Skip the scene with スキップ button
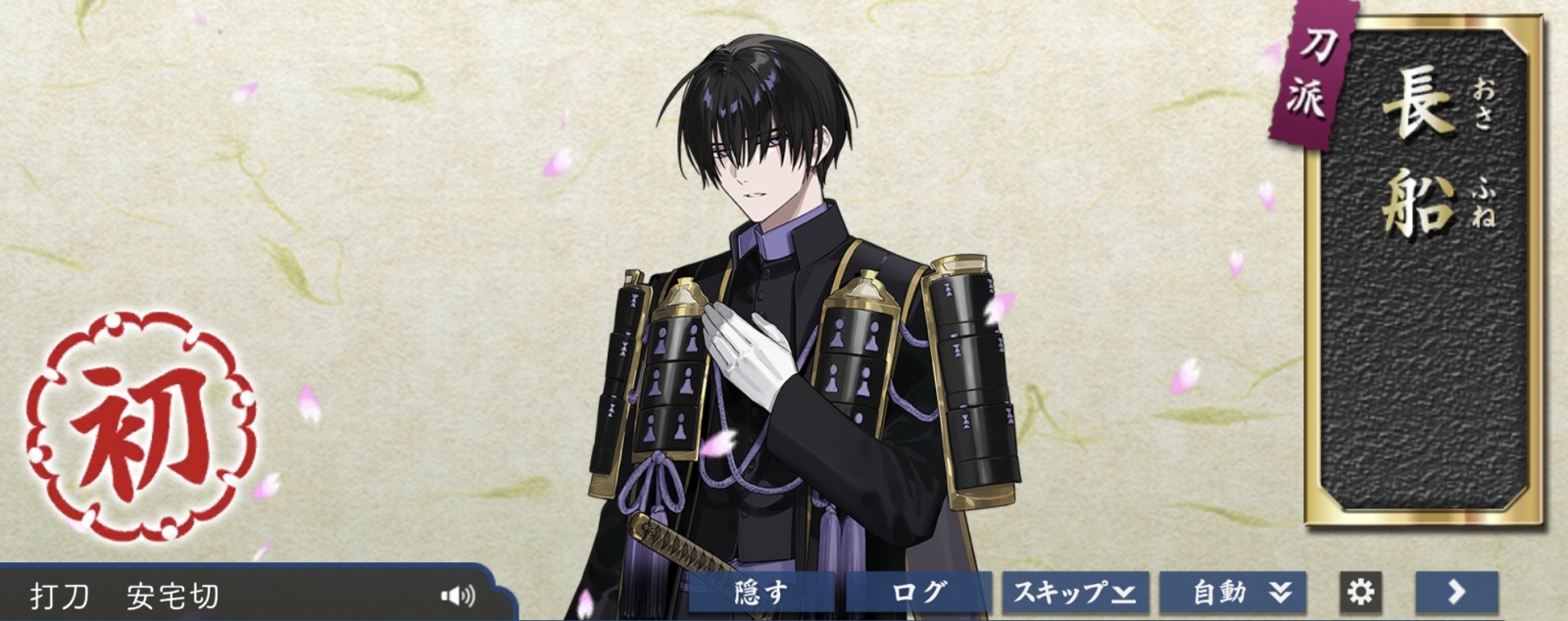 coord(1074,593)
